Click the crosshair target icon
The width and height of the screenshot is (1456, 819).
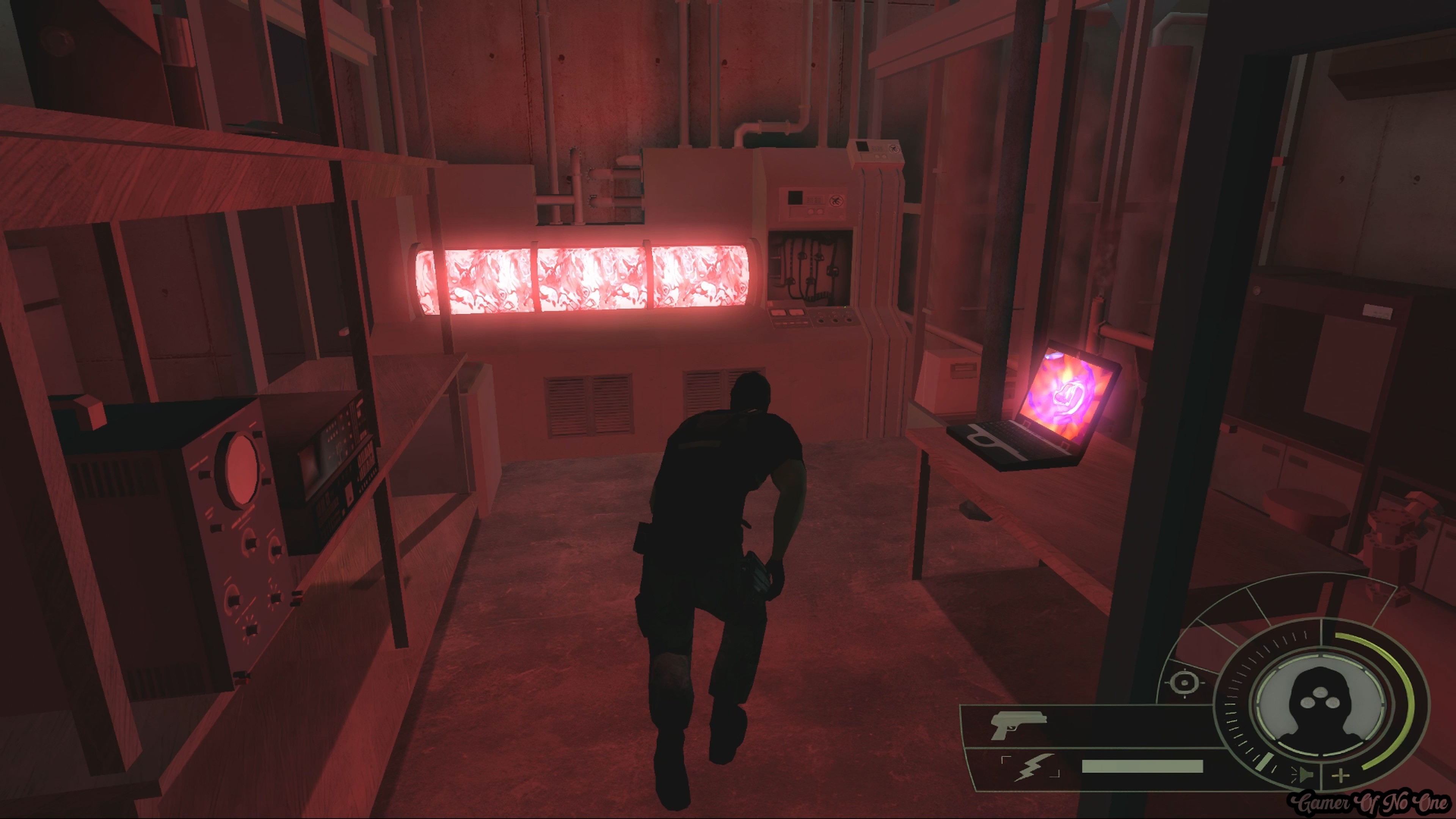(1184, 682)
